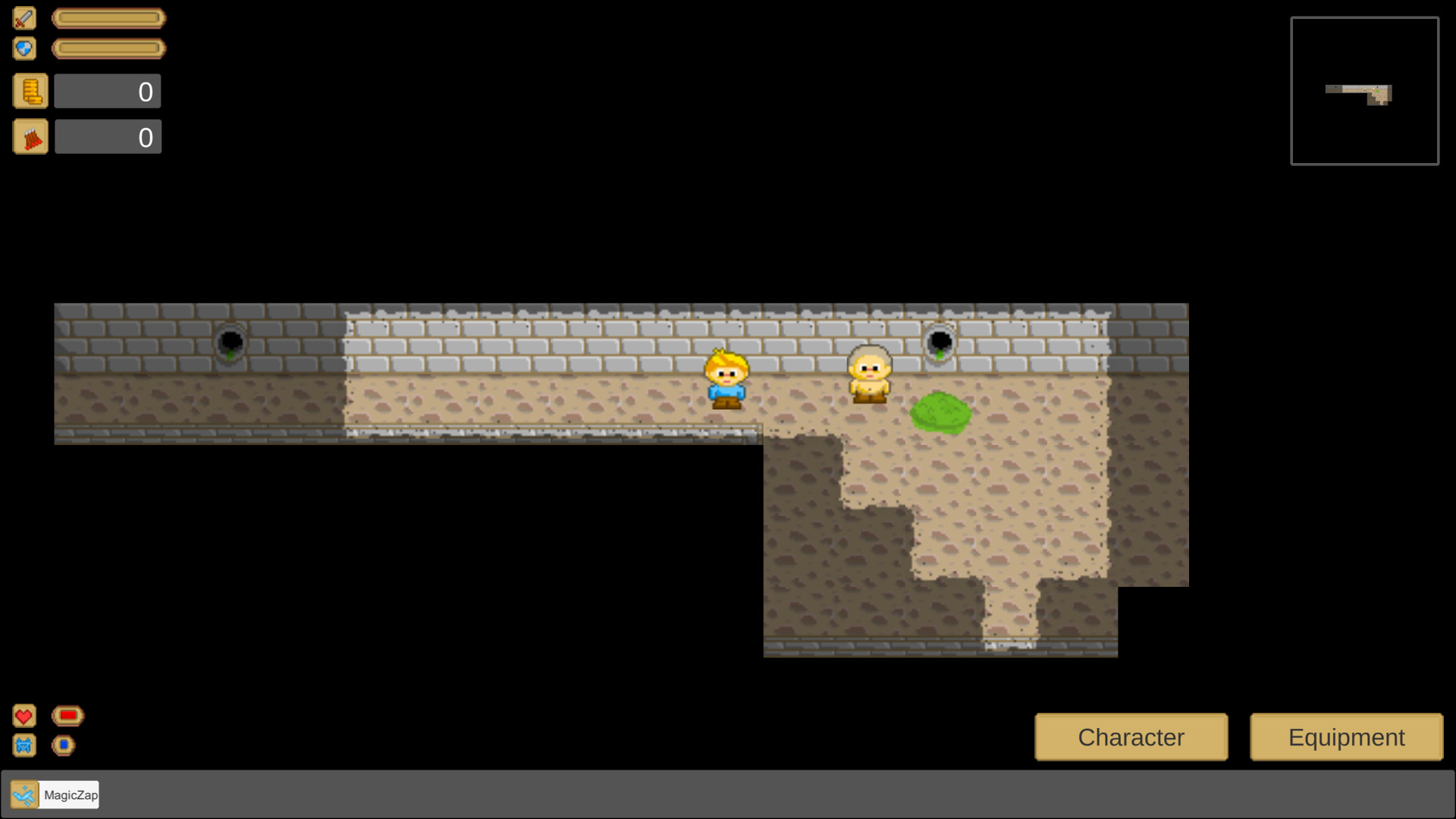This screenshot has height=819, width=1456.
Task: Click the shield defense stat icon
Action: 24,48
